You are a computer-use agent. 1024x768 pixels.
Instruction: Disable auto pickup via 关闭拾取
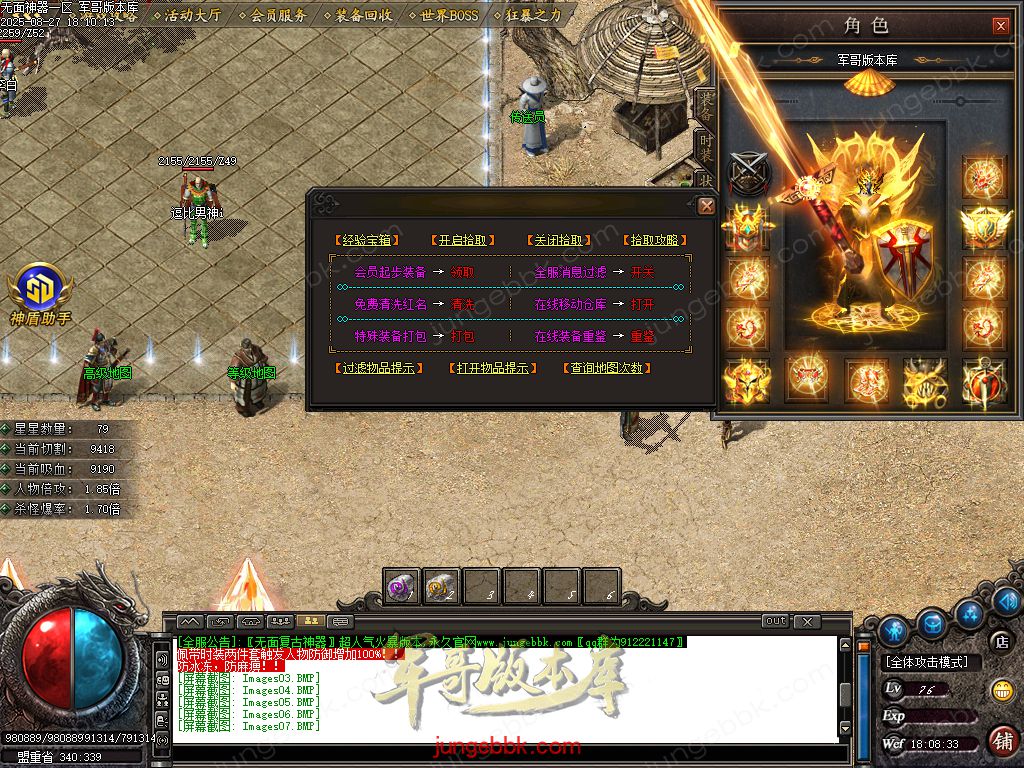coord(560,240)
